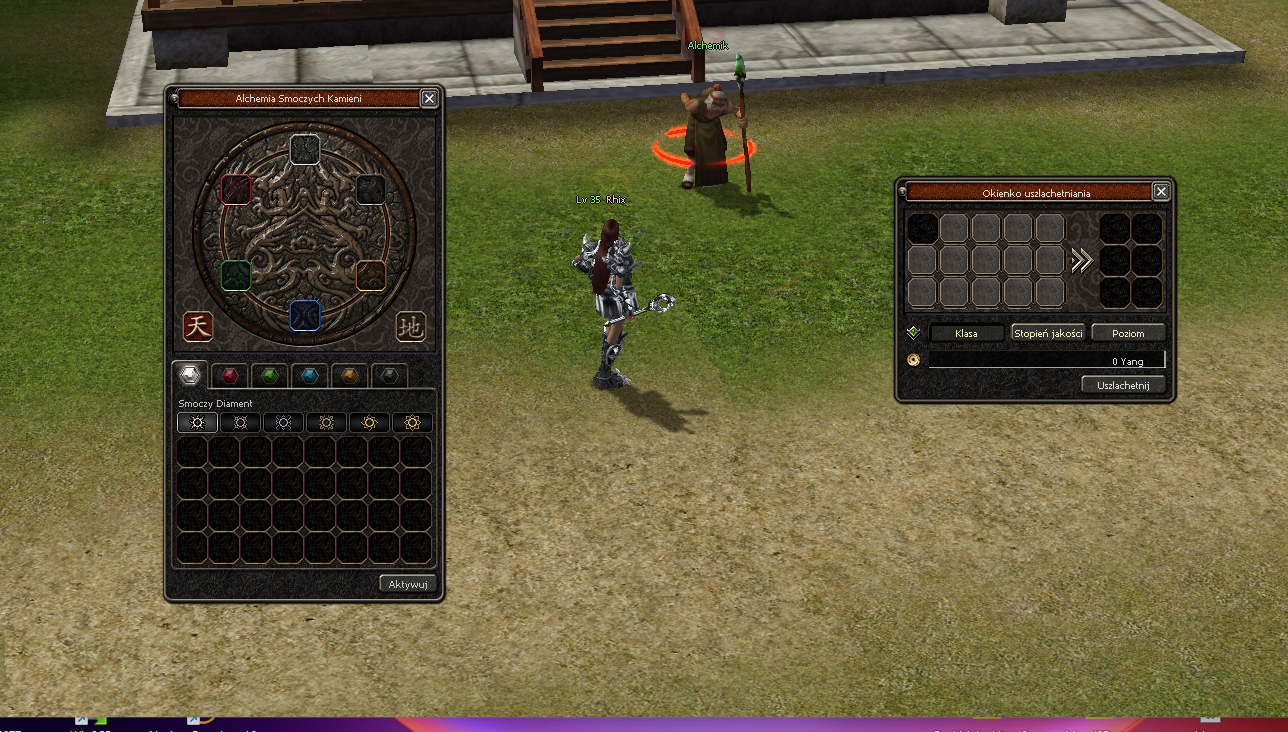1288x732 pixels.
Task: Click the blue-bordered slot on the wheel
Action: [x=305, y=315]
